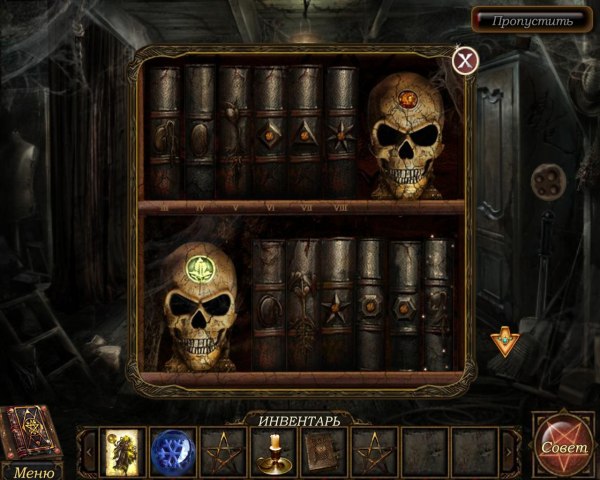600x480 pixels.
Task: Select the yellow tarot card in the inventory
Action: (x=120, y=450)
